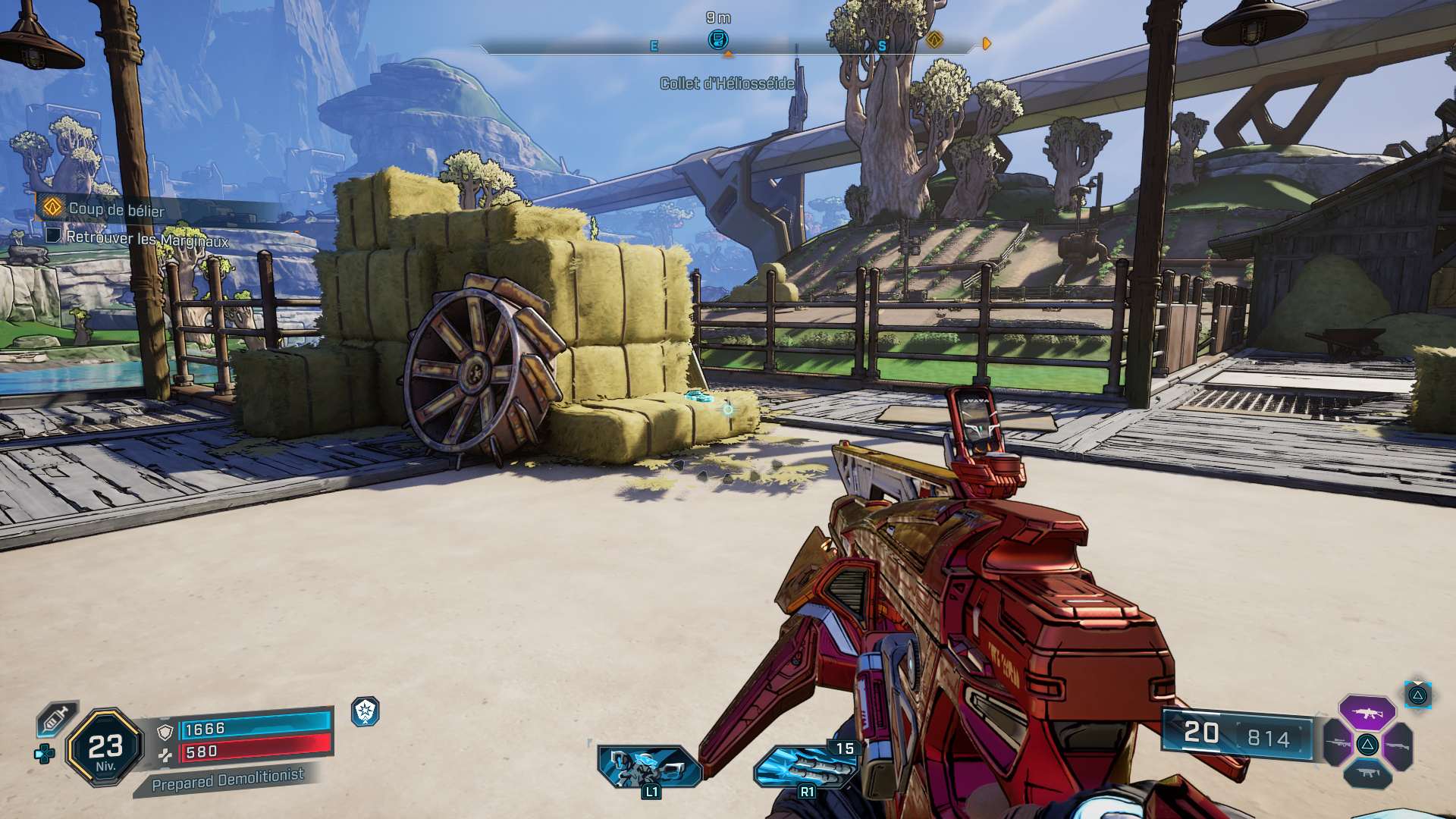Screen dimensions: 1456x819
Task: Use the missile ordnance ability icon
Action: [x=804, y=767]
